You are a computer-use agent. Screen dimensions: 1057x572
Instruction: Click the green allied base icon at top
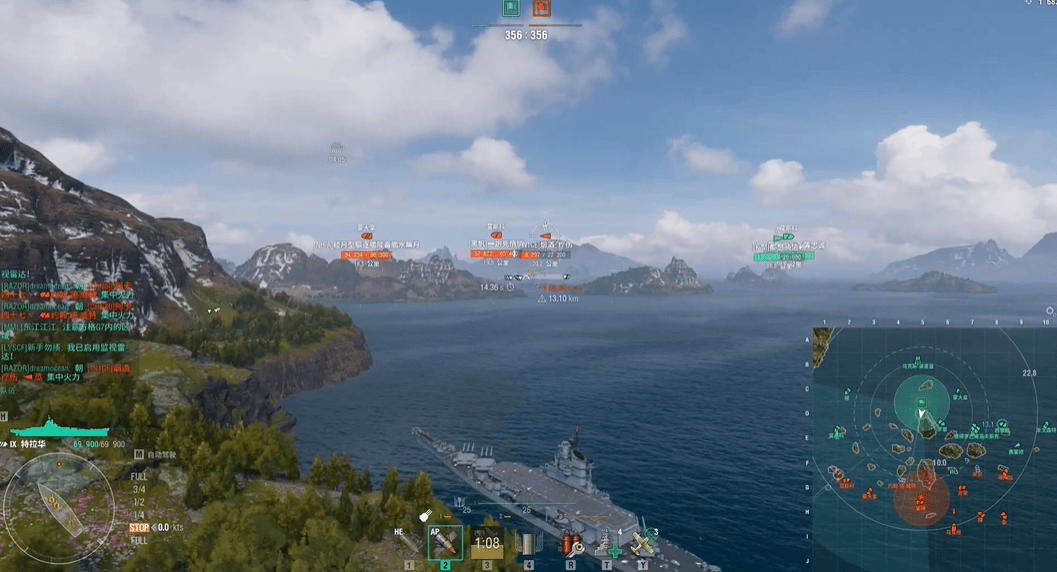pos(511,9)
